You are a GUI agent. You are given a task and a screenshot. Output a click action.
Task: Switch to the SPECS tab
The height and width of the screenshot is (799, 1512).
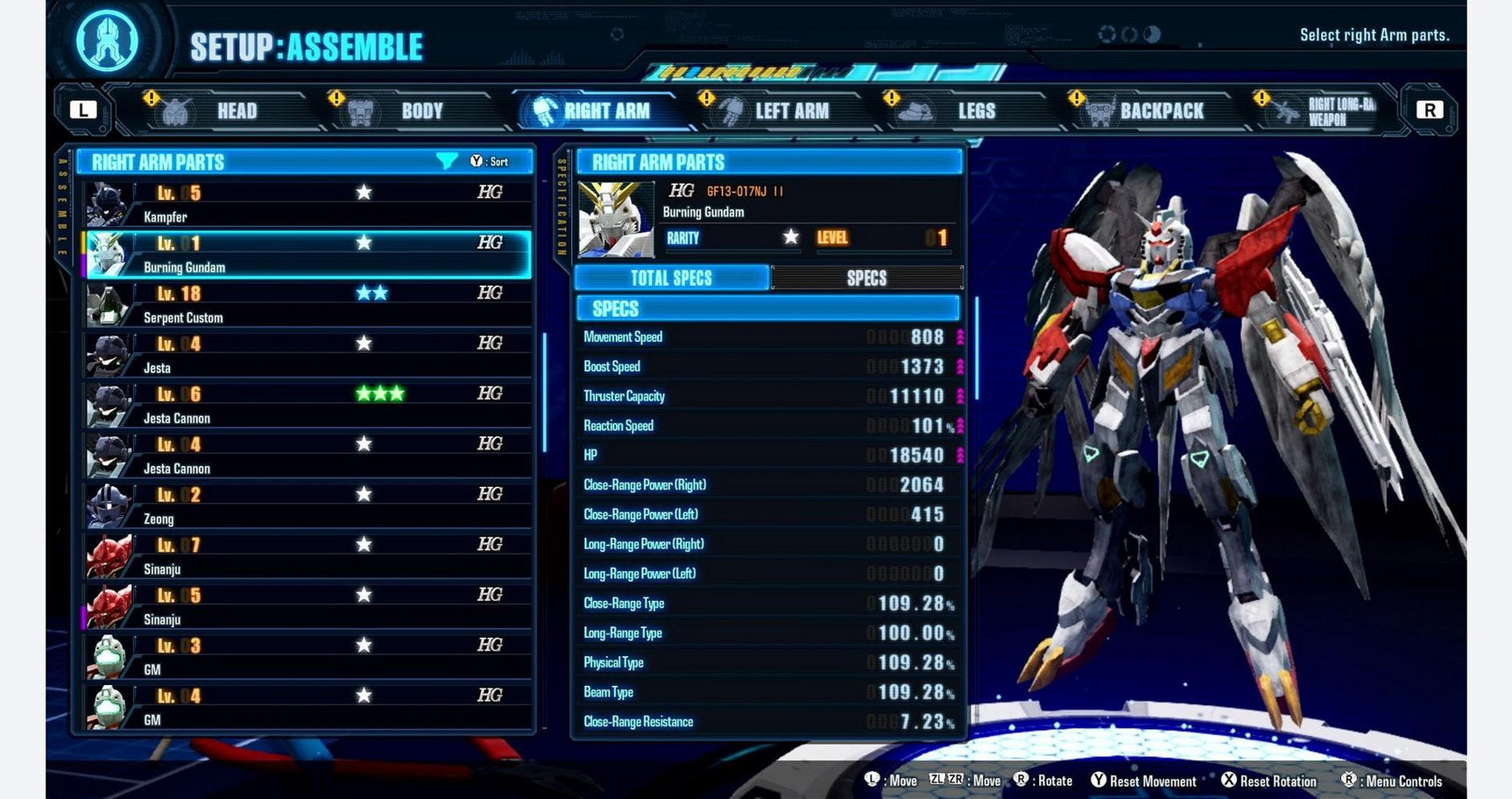866,278
